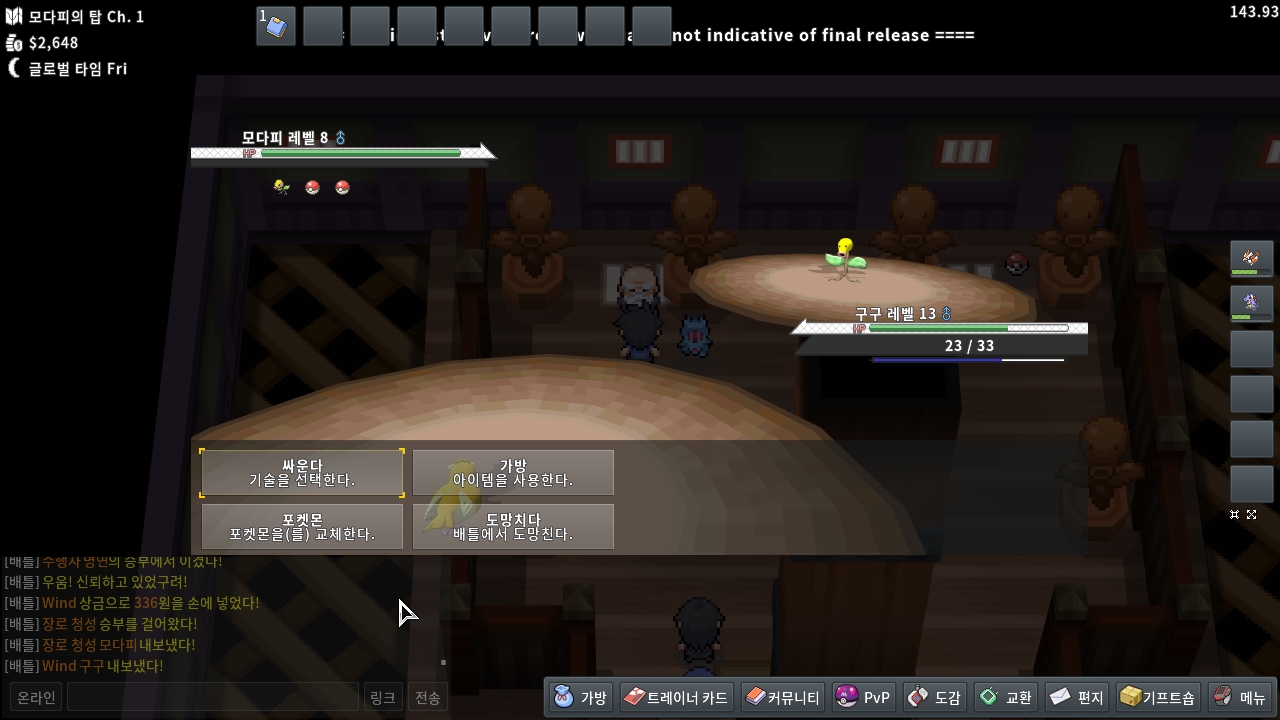Click the 전송 send chat button
This screenshot has height=720, width=1280.
tap(427, 697)
